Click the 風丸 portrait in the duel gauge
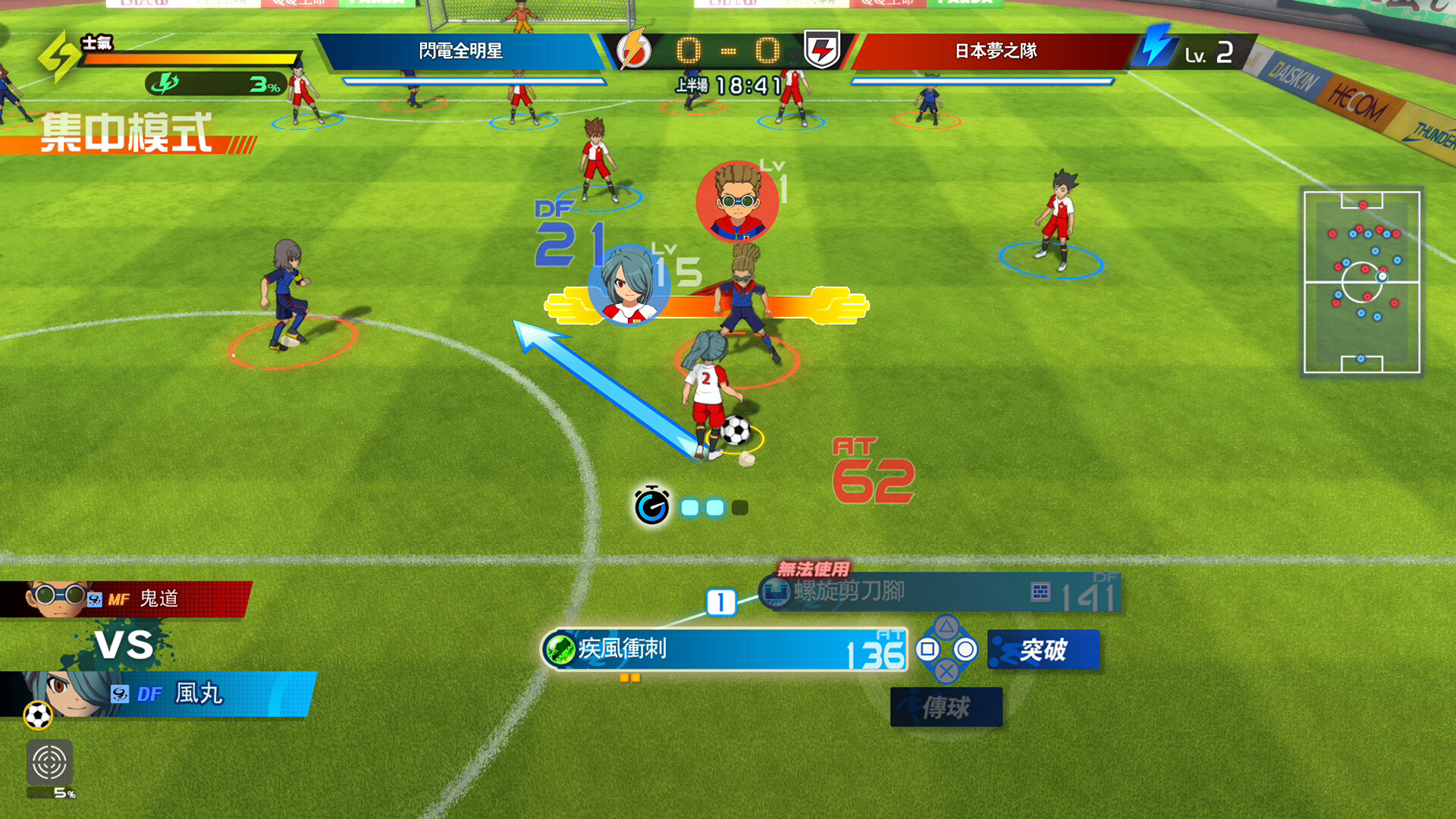The image size is (1456, 819). pyautogui.click(x=629, y=286)
